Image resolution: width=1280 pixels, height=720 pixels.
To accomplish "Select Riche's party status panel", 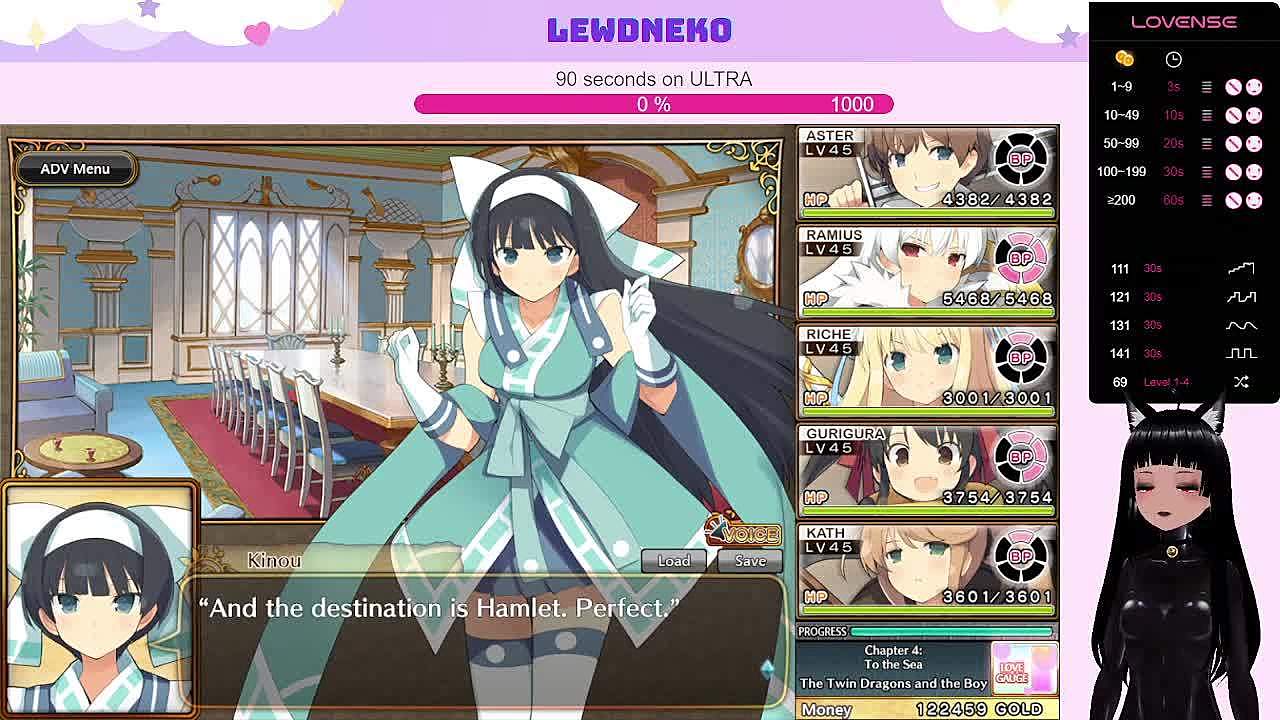I will 927,371.
